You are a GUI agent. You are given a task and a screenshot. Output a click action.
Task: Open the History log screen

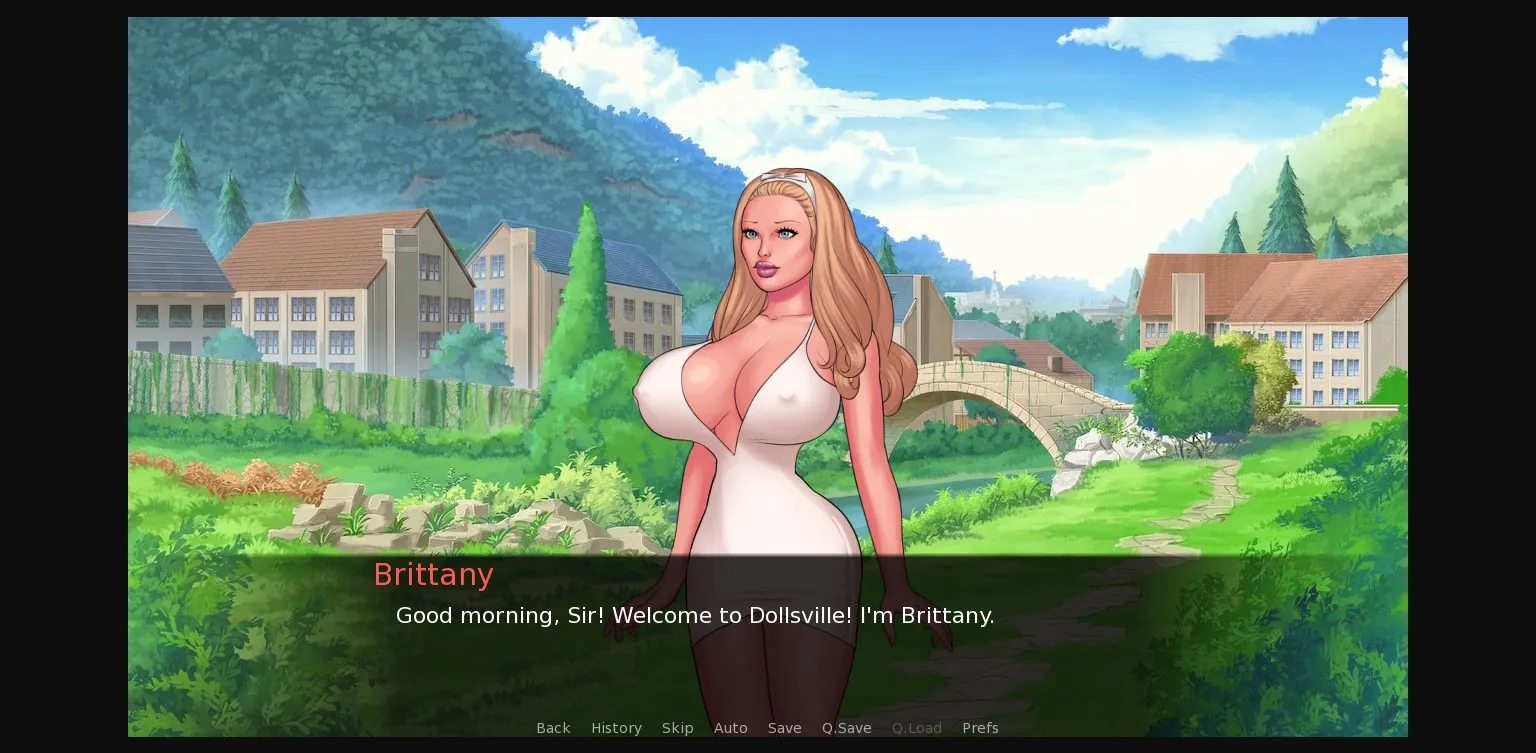click(x=616, y=728)
